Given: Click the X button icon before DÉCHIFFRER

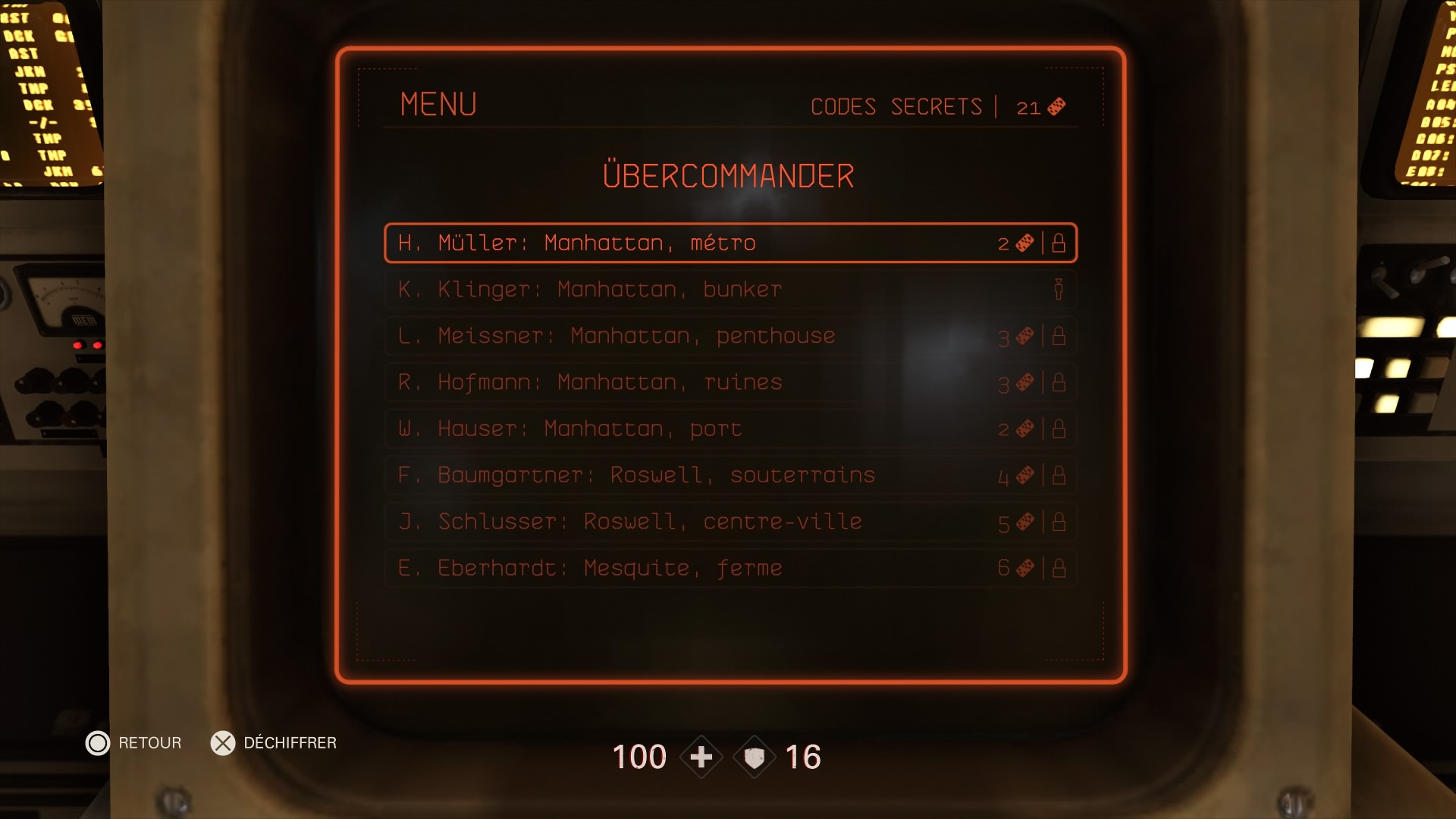Looking at the screenshot, I should 222,743.
